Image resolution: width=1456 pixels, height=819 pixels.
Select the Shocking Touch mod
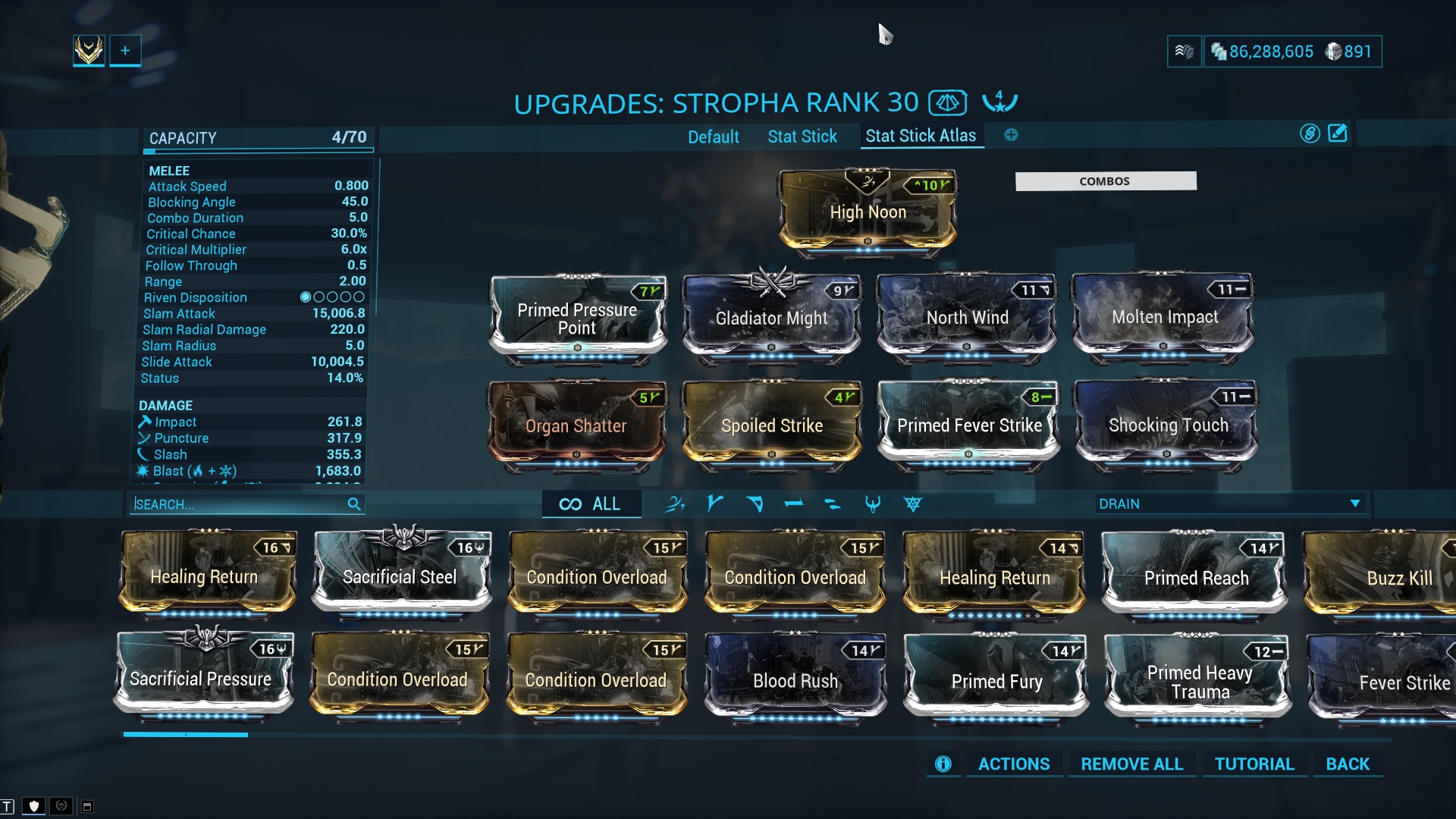[x=1168, y=425]
